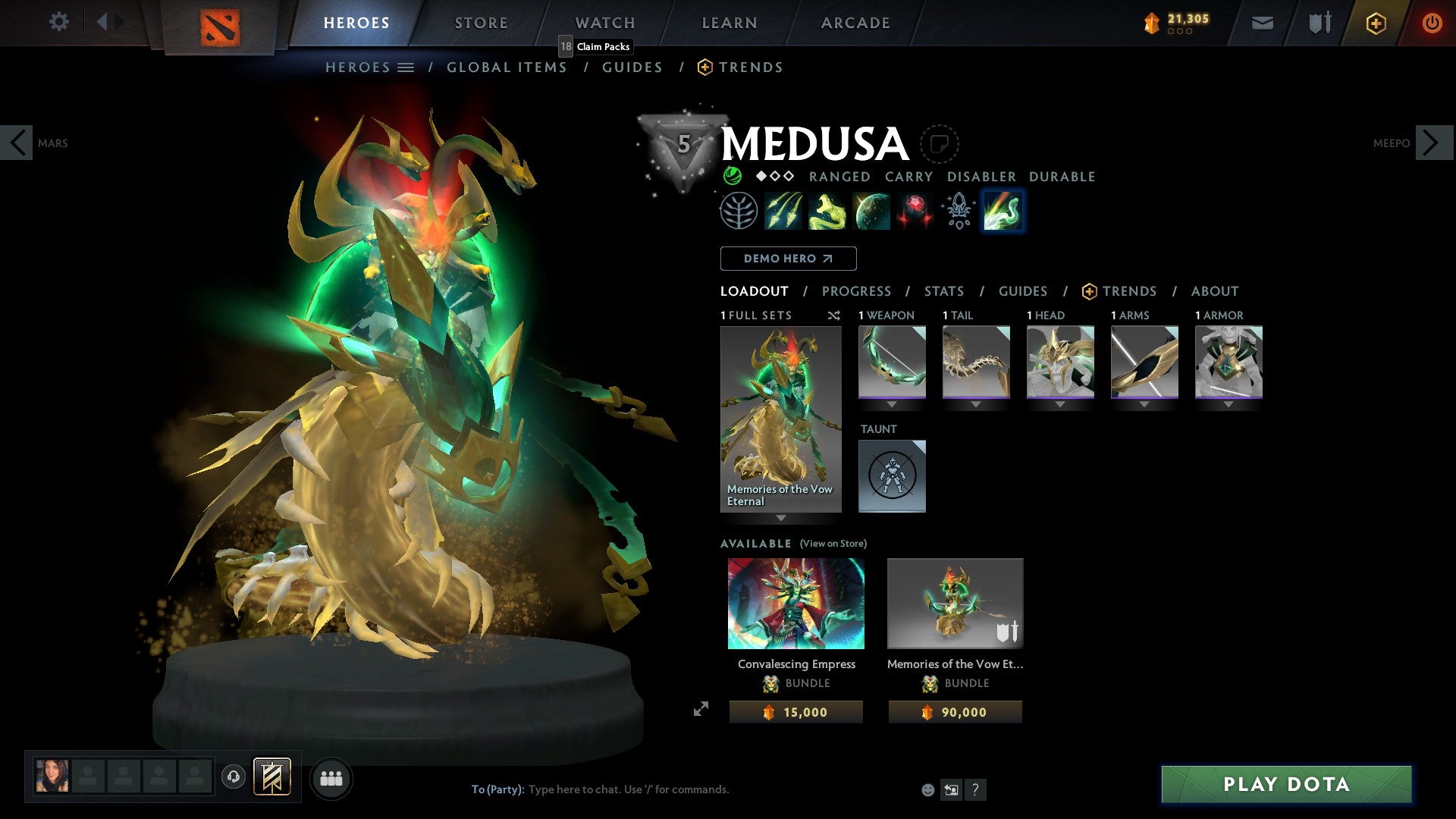Screen dimensions: 1456x819
Task: Select Medusa's Split Shot ability icon
Action: click(x=784, y=211)
